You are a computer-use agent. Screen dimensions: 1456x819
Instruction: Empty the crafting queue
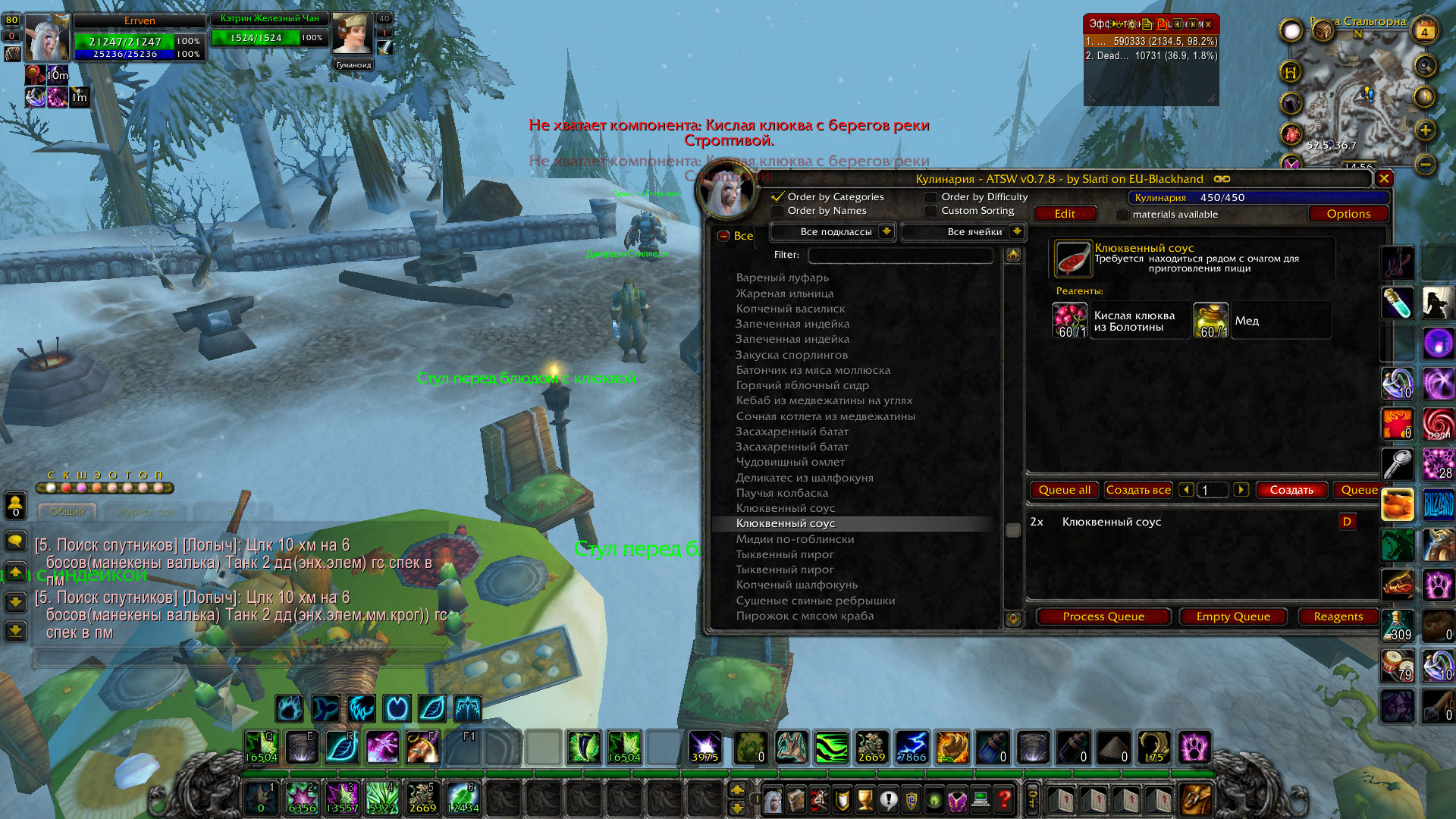tap(1233, 617)
